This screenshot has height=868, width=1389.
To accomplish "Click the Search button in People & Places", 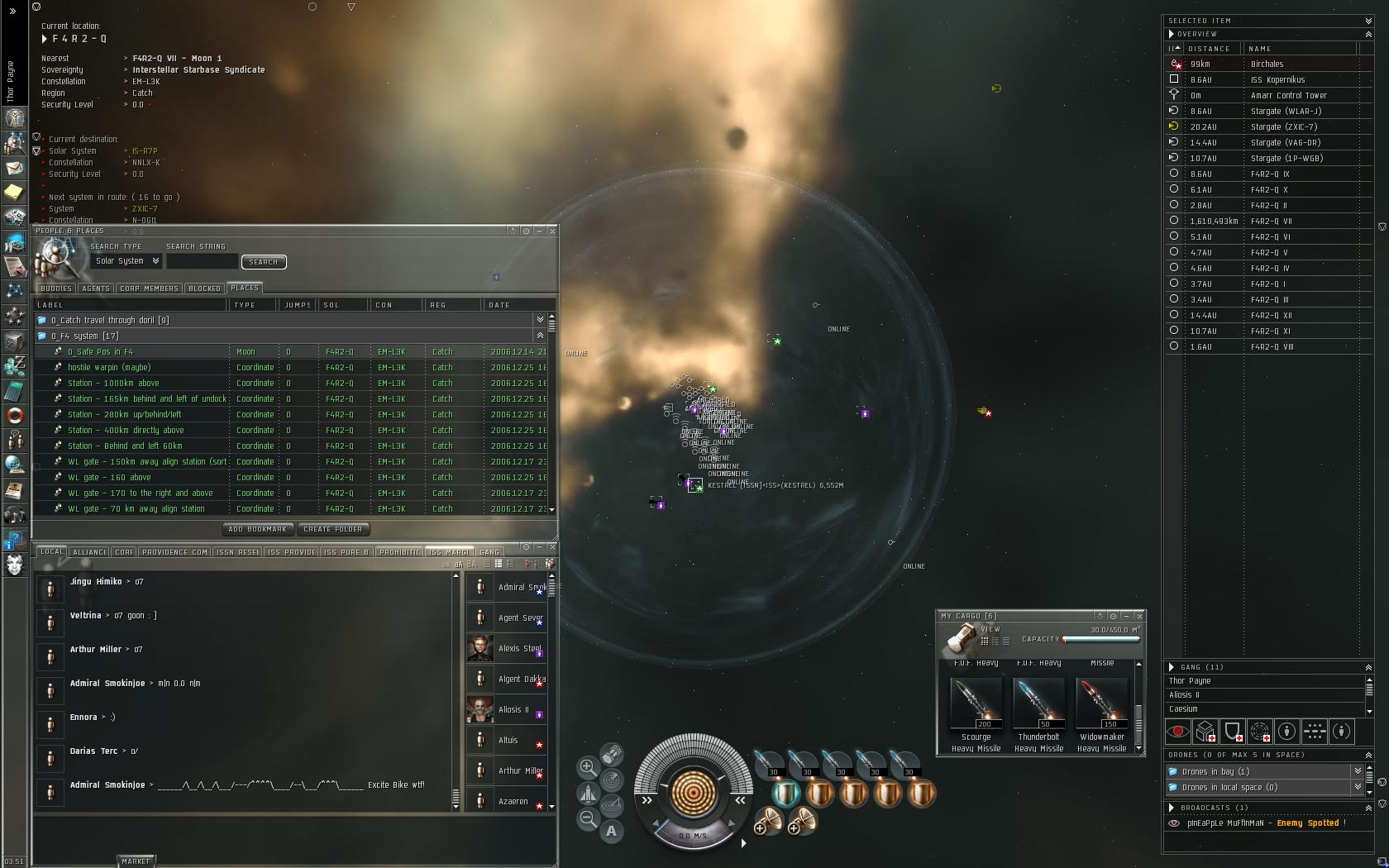I will [x=264, y=262].
